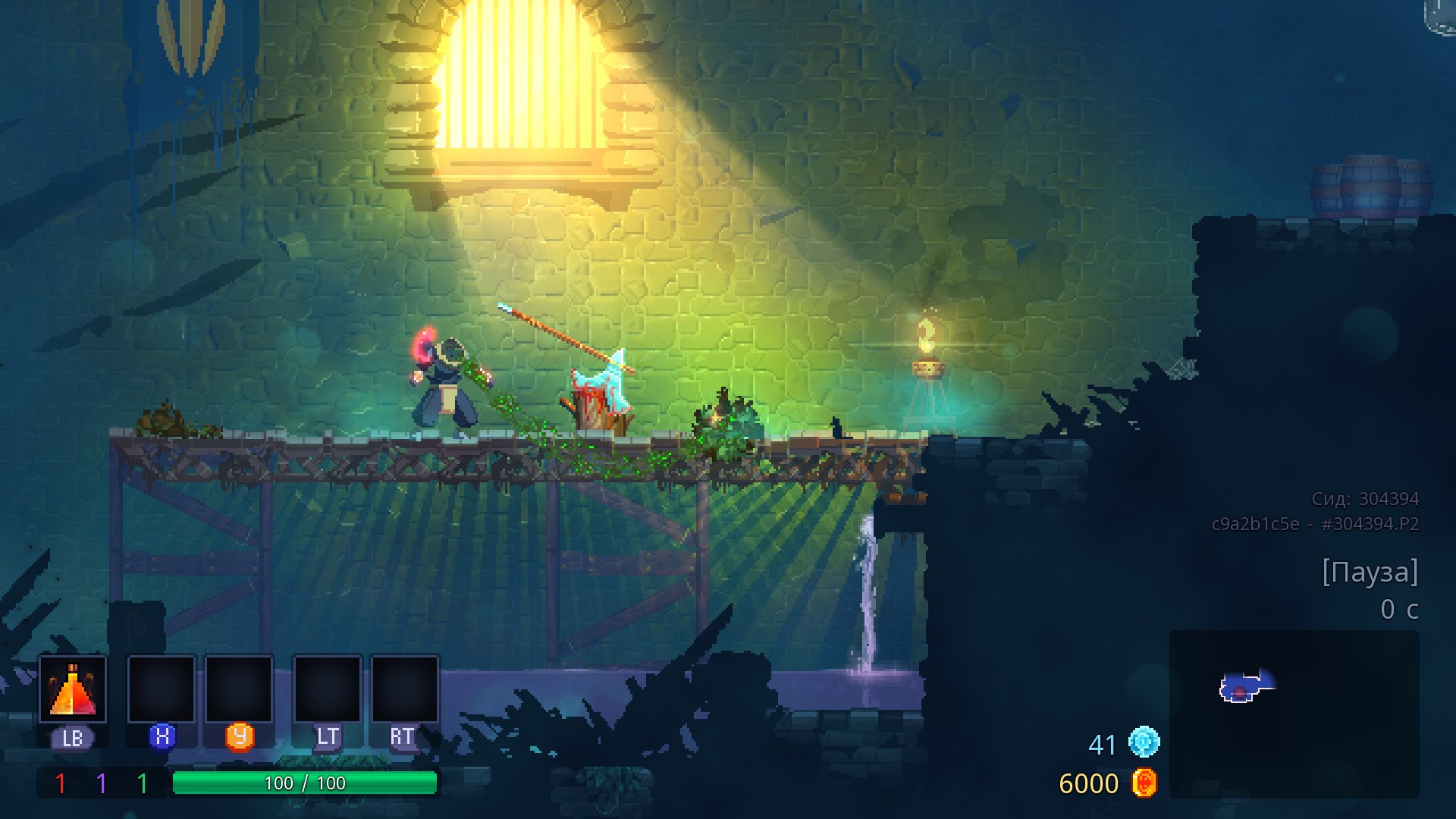Click the RT trigger label on the HUD
The height and width of the screenshot is (819, 1456).
pos(402,736)
